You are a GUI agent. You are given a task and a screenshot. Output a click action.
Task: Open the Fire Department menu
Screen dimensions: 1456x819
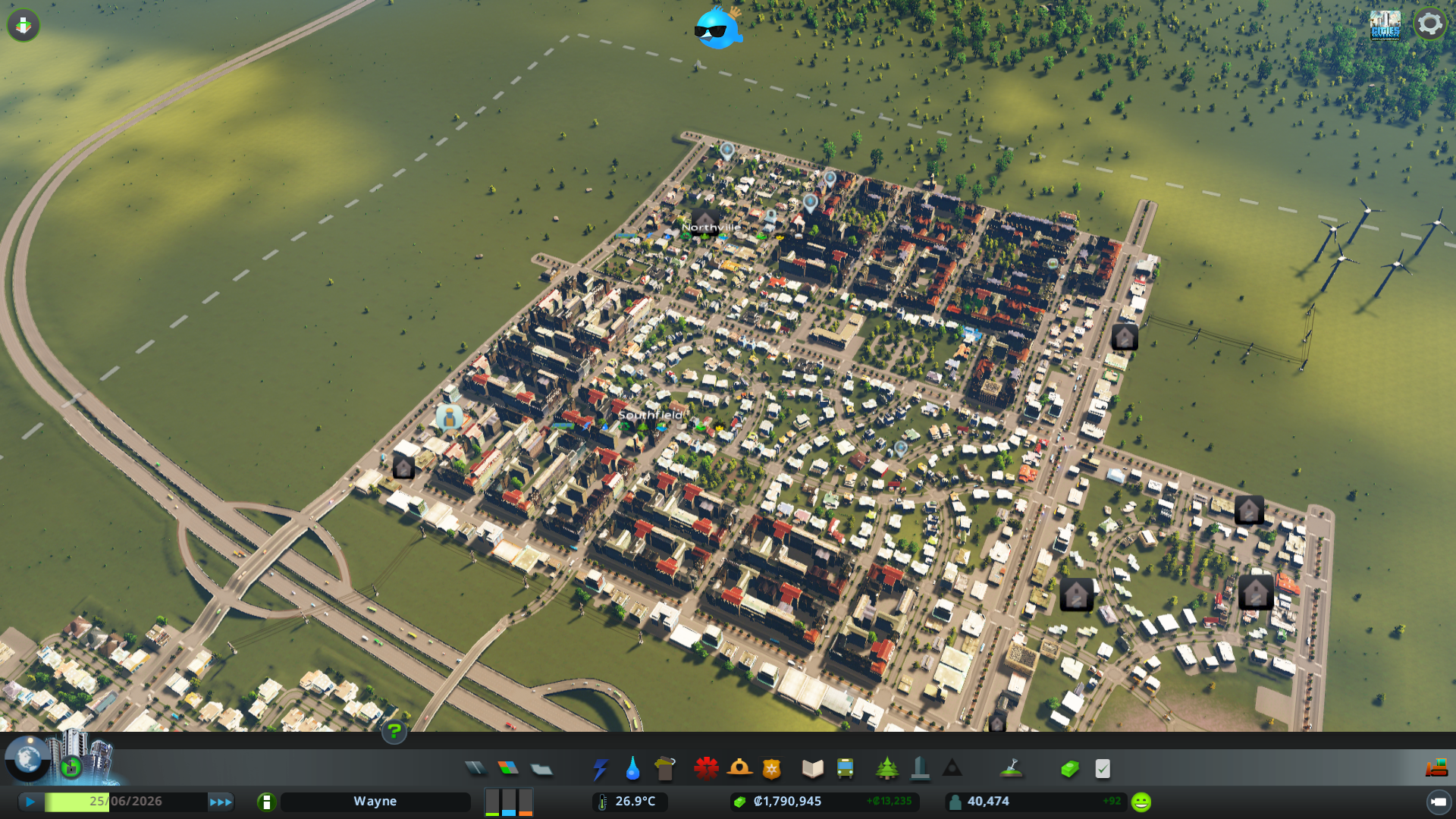740,768
